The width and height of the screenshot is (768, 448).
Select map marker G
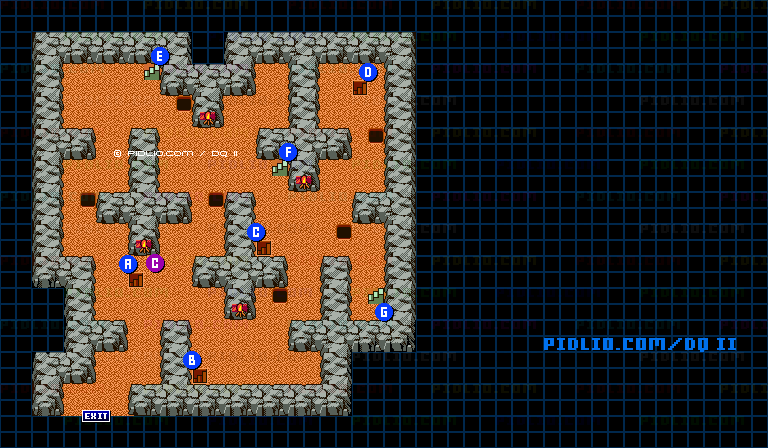point(384,312)
